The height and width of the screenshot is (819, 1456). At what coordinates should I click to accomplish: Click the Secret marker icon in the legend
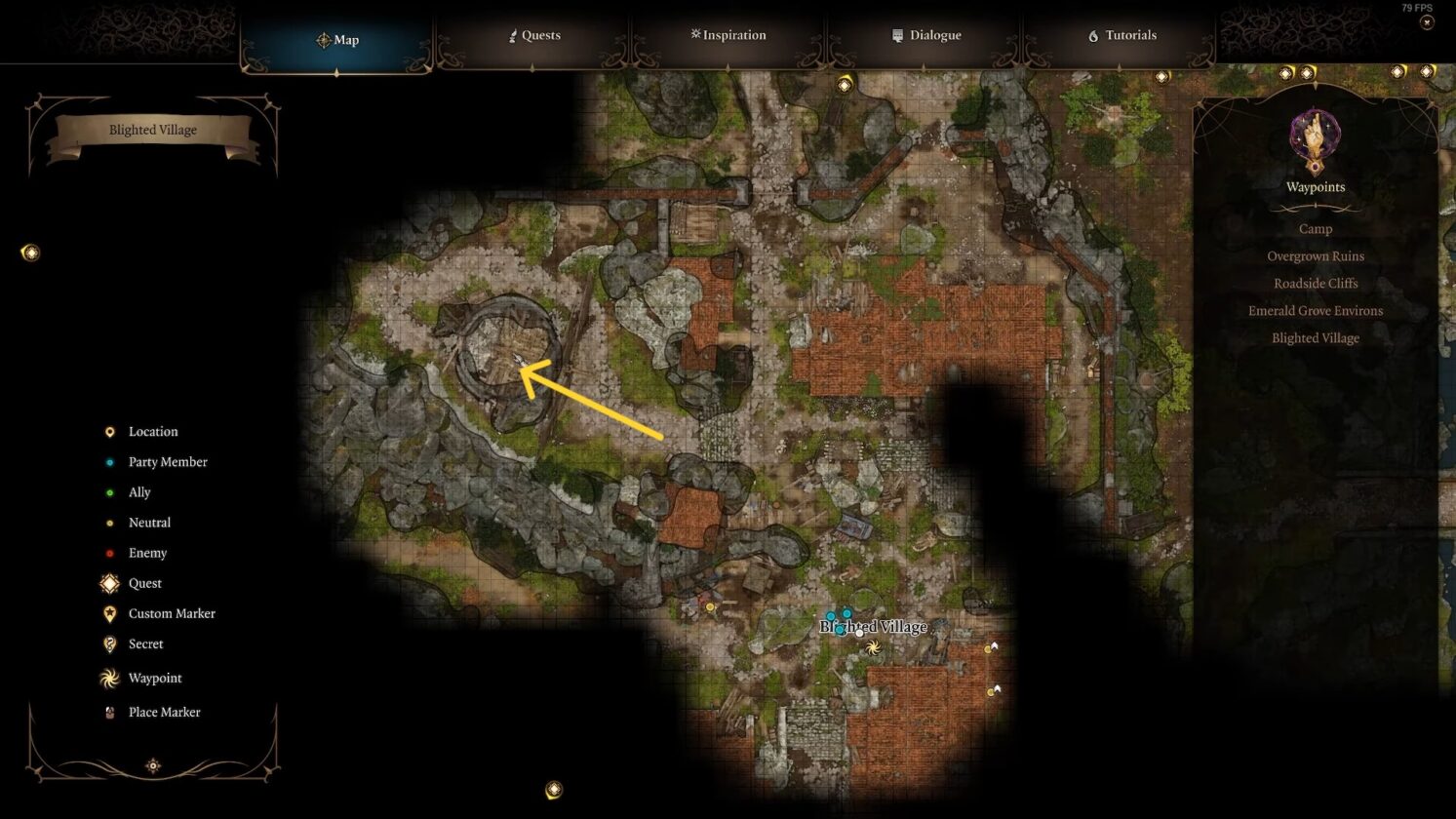point(108,643)
